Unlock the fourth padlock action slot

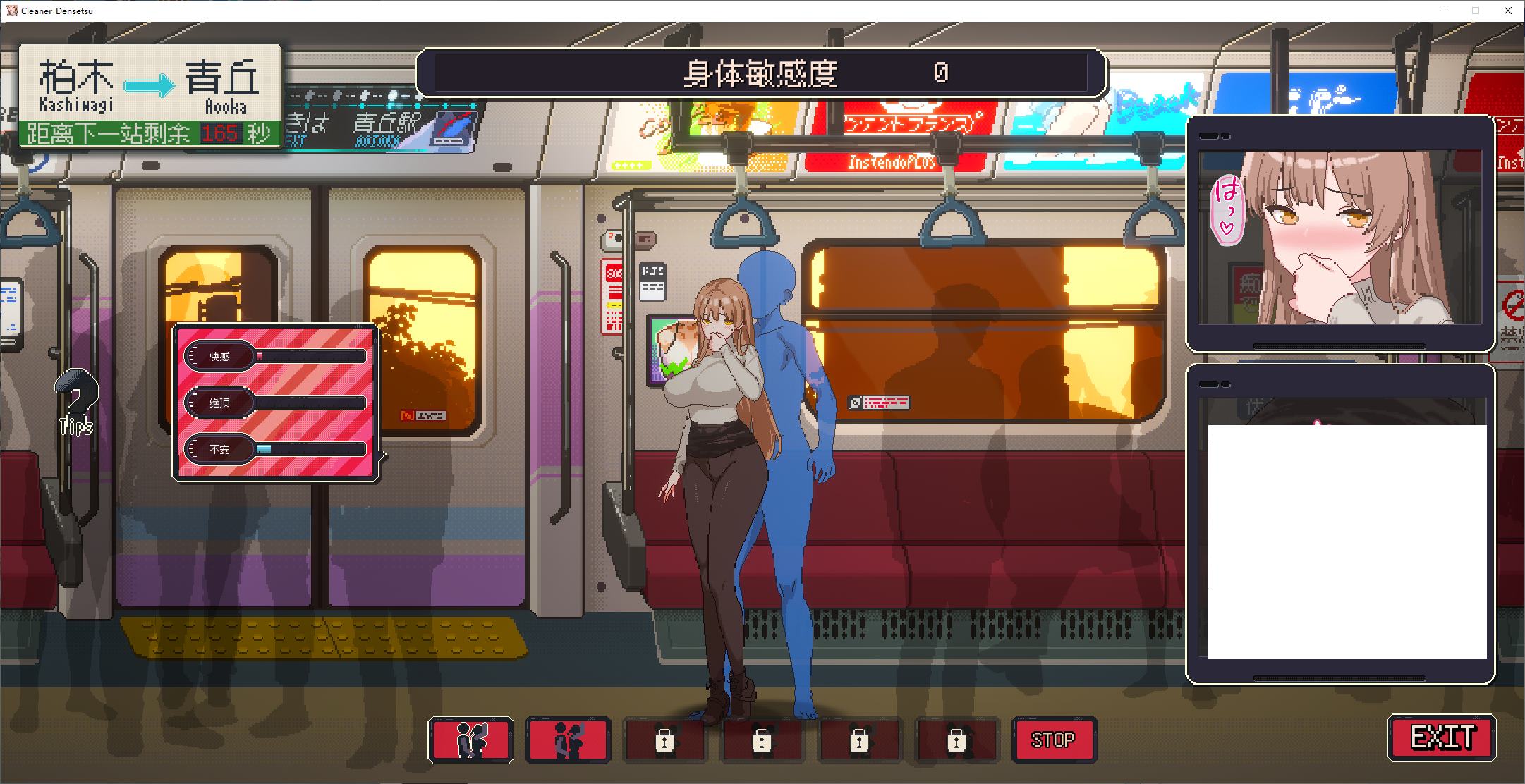956,740
